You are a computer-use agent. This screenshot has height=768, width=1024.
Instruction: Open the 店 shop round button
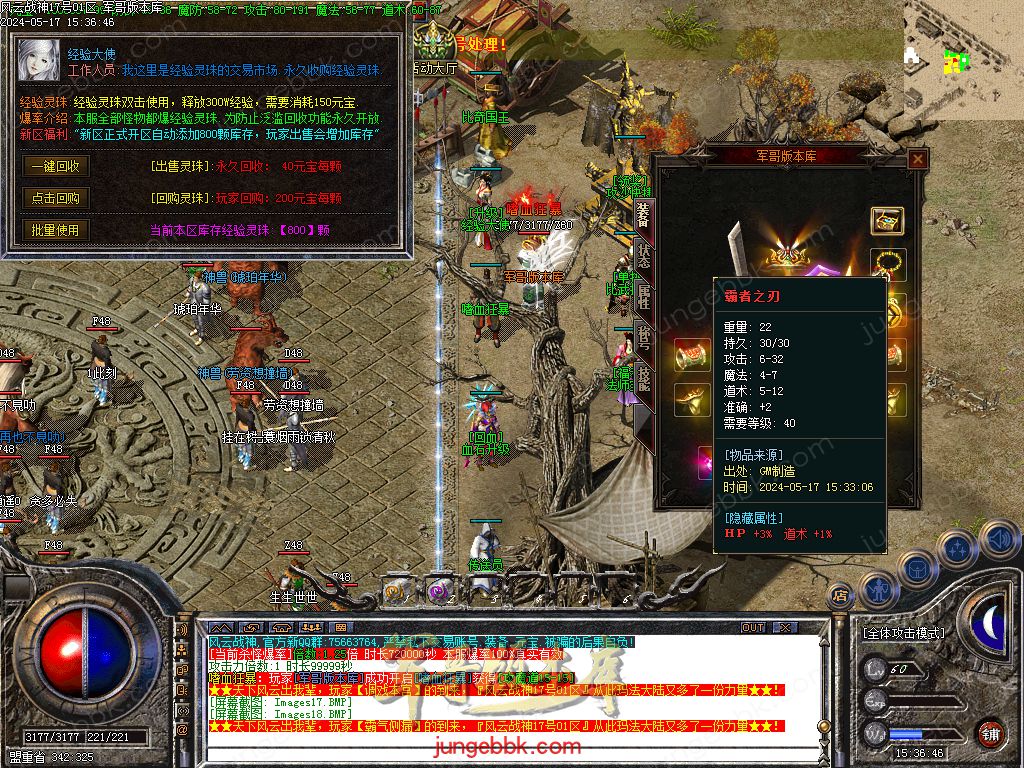[x=841, y=594]
